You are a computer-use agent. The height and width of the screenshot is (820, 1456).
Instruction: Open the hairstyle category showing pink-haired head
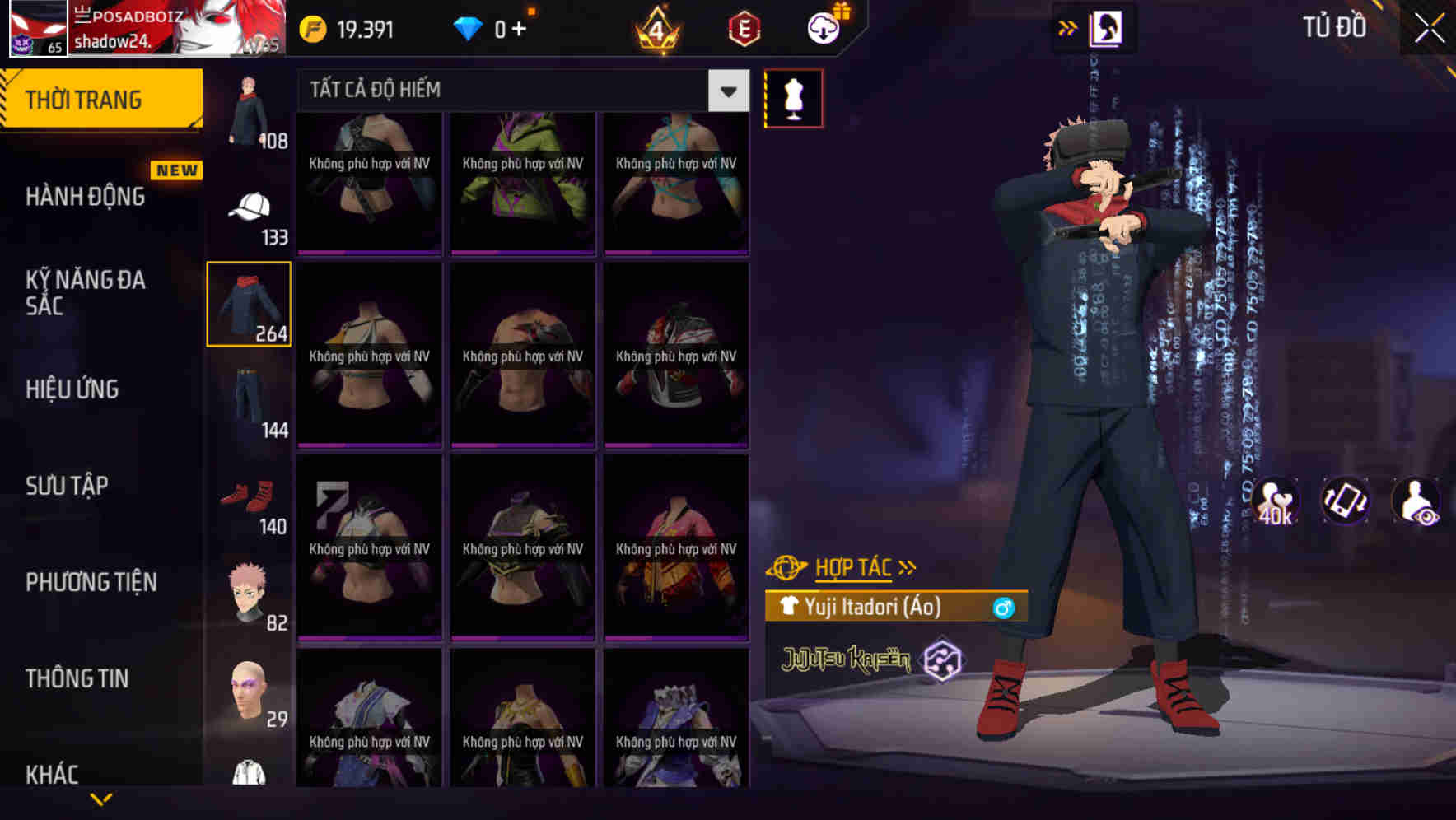point(249,589)
